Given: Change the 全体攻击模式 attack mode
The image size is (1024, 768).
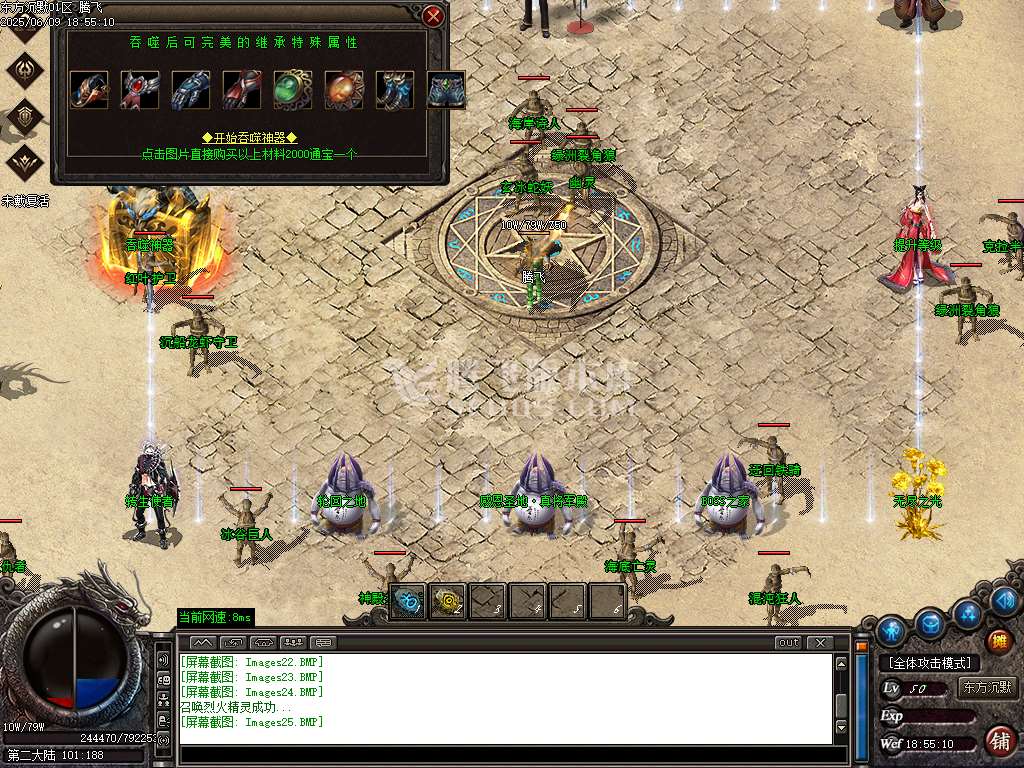Looking at the screenshot, I should point(929,663).
